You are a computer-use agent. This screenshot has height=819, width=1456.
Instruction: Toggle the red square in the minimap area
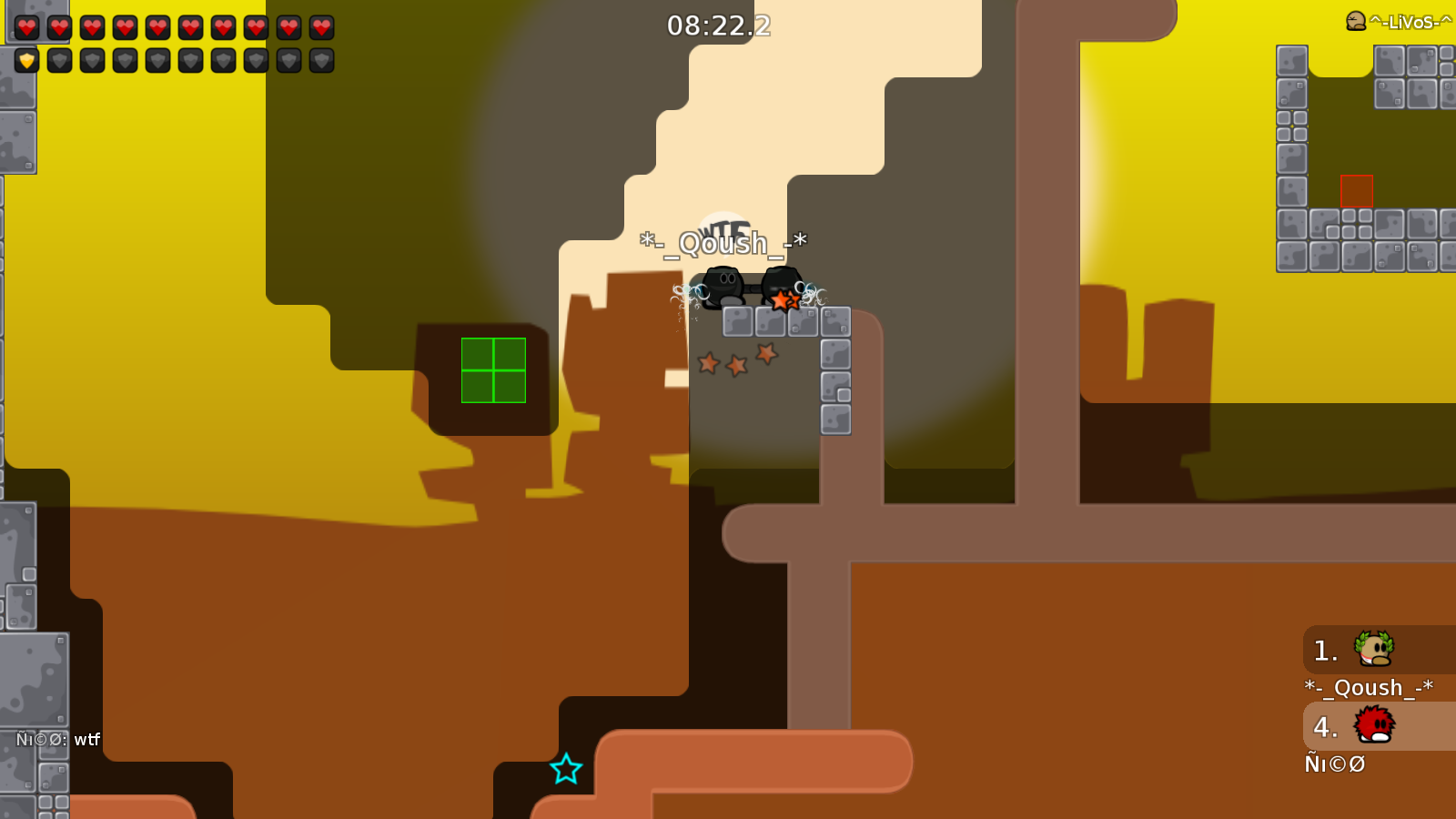pos(1357,189)
